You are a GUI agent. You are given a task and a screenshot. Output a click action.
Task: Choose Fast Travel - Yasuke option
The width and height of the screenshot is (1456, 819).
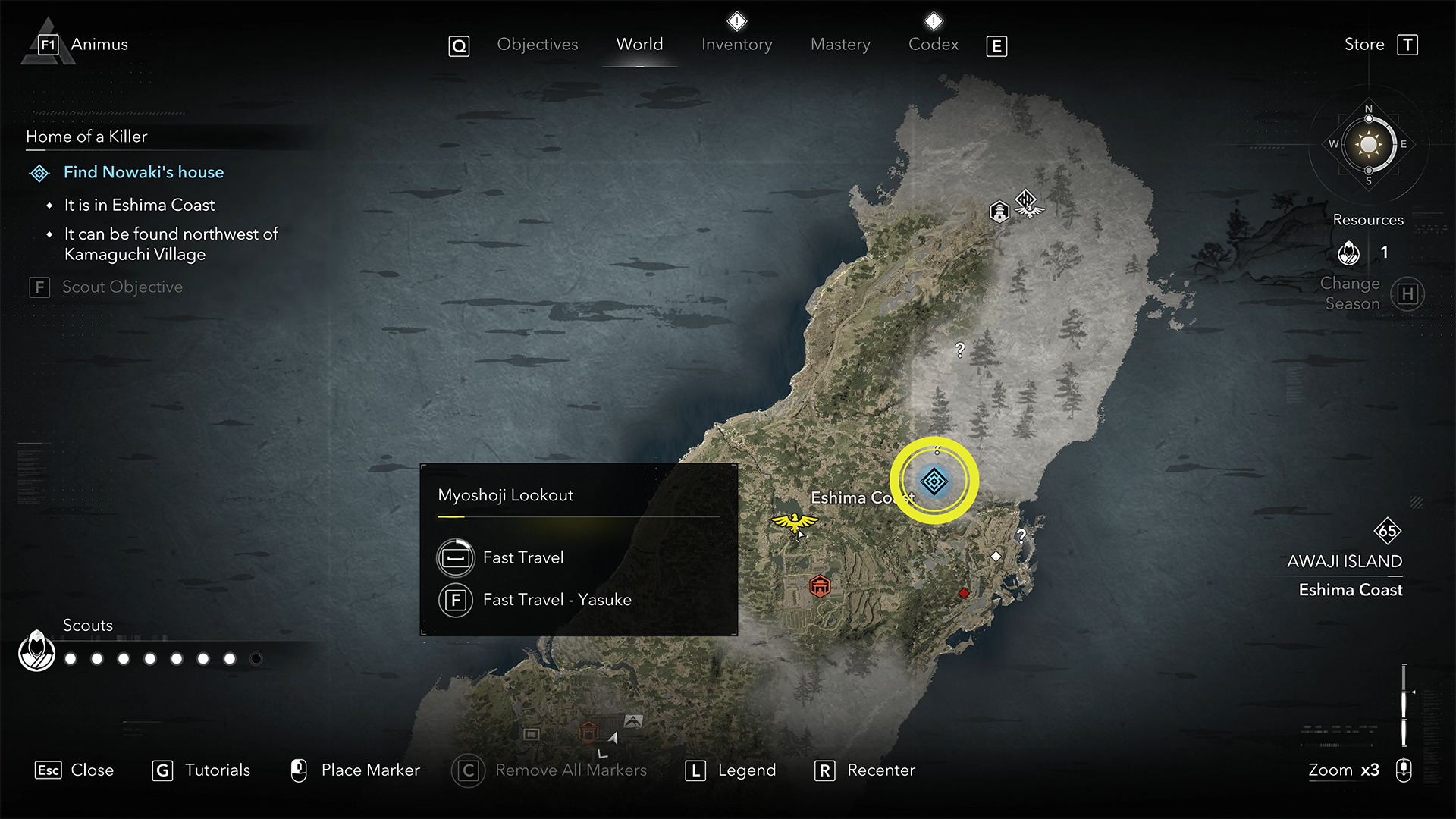557,600
